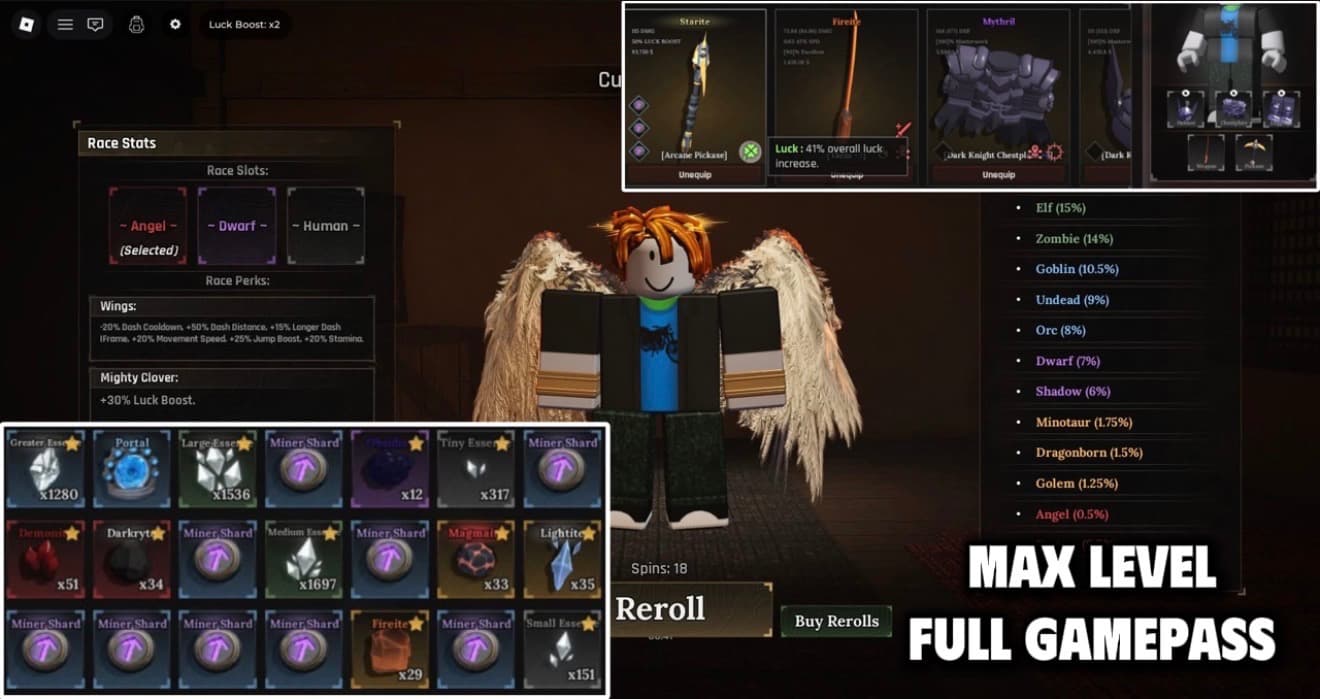Open the Roblox logo menu
1320x699 pixels.
click(x=27, y=24)
